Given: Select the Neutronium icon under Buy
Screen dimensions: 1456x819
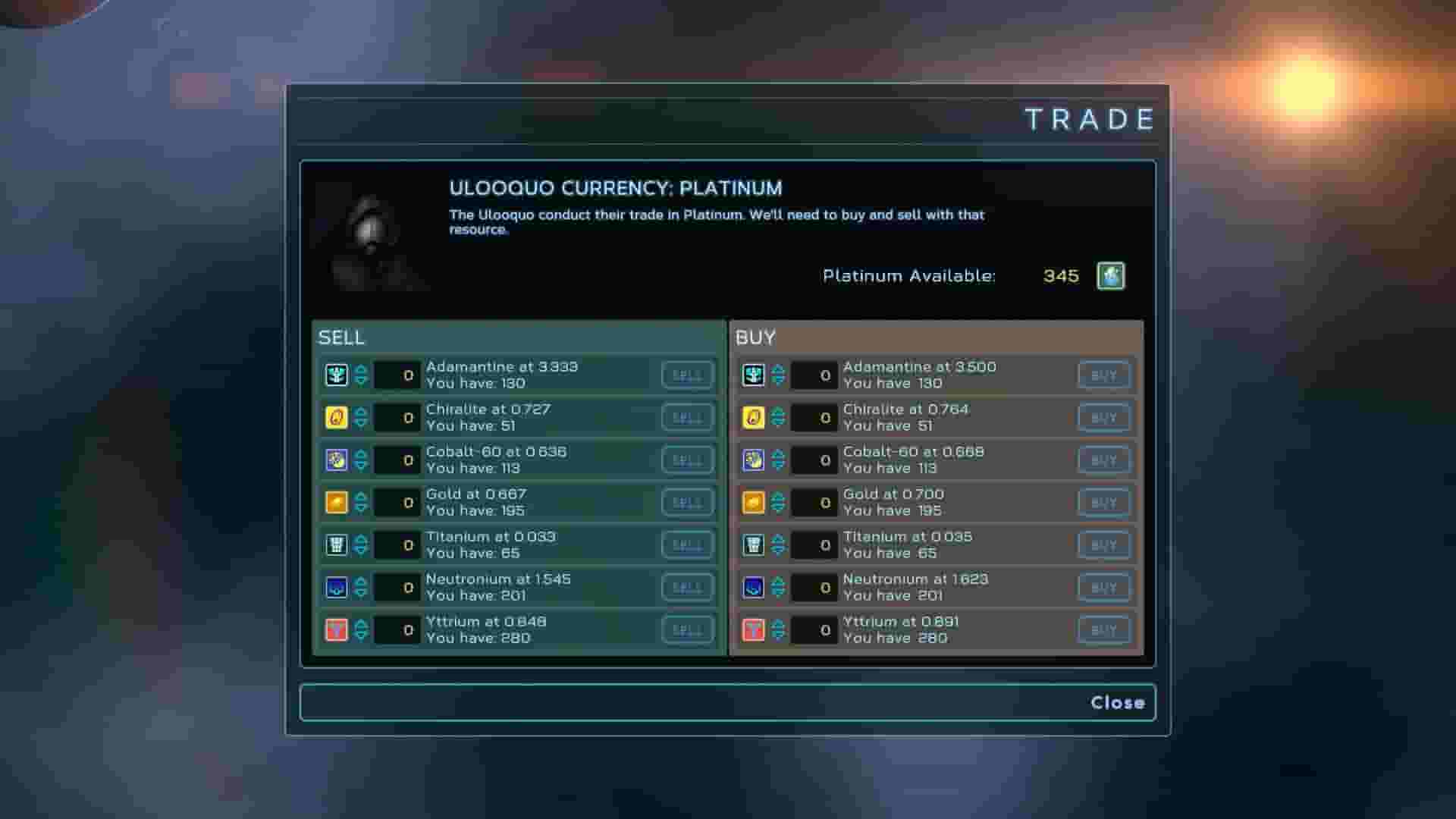Looking at the screenshot, I should tap(752, 587).
